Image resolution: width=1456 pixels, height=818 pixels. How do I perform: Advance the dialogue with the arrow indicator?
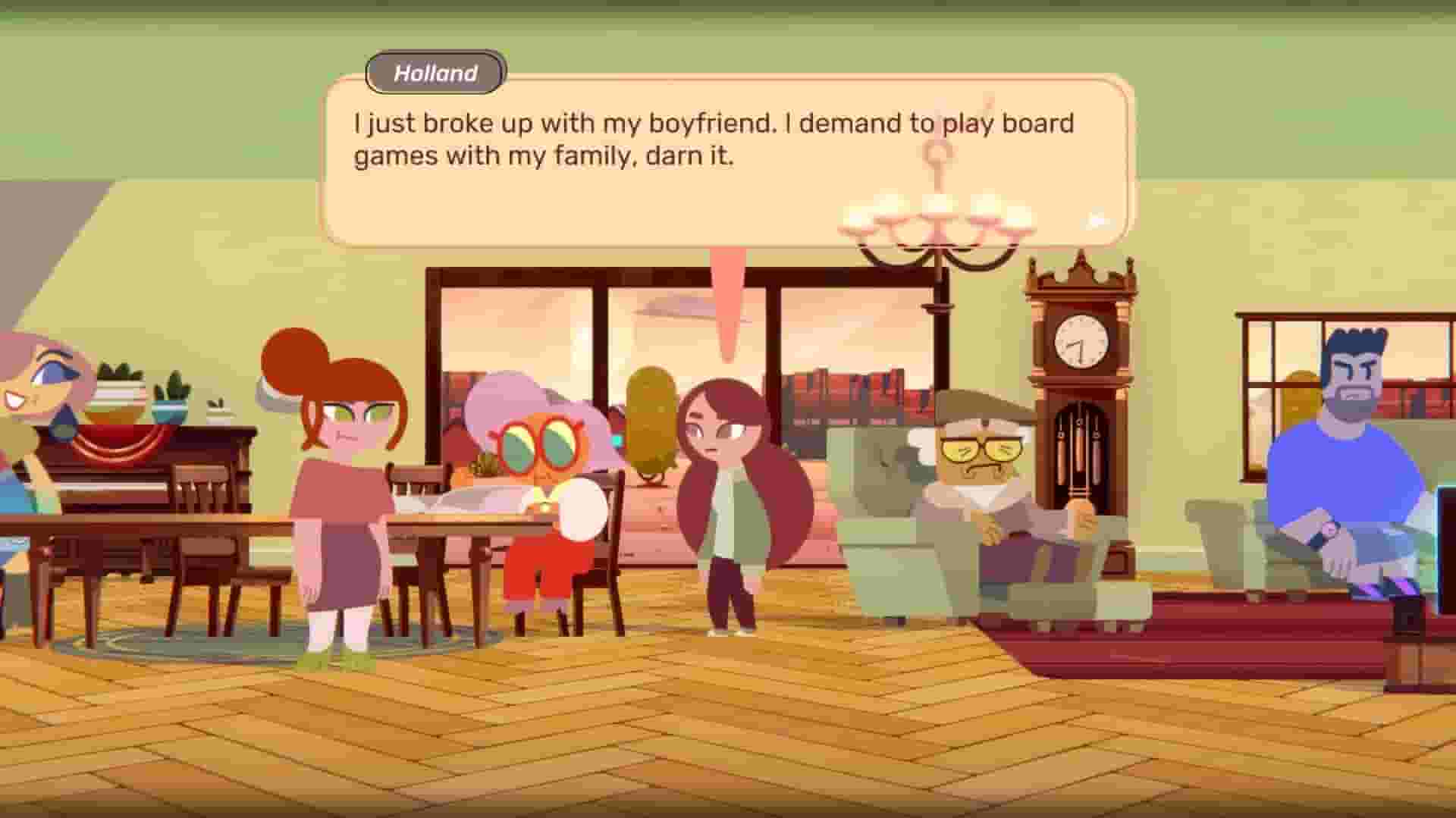tap(1095, 220)
